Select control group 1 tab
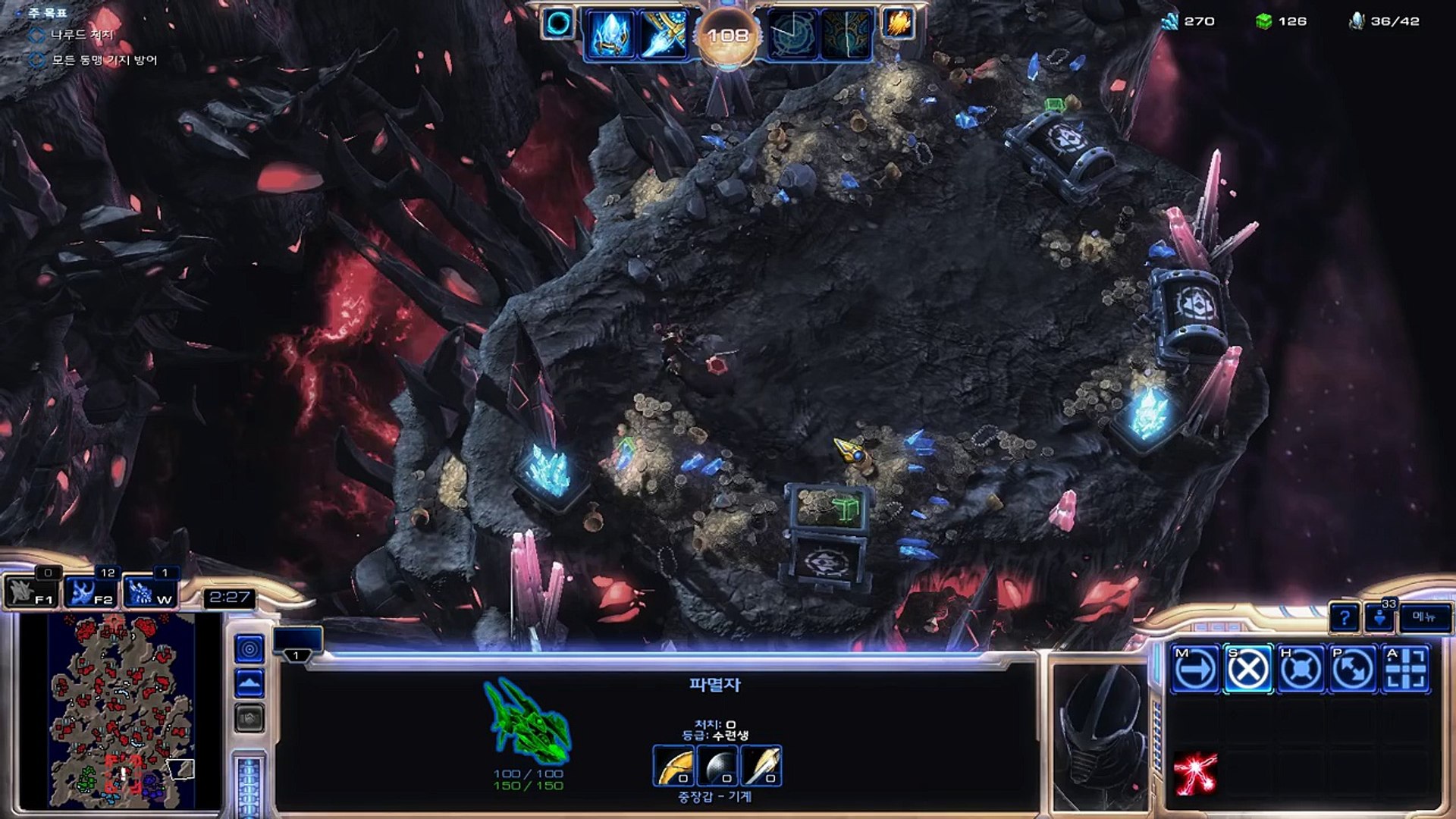1456x819 pixels. [x=297, y=654]
